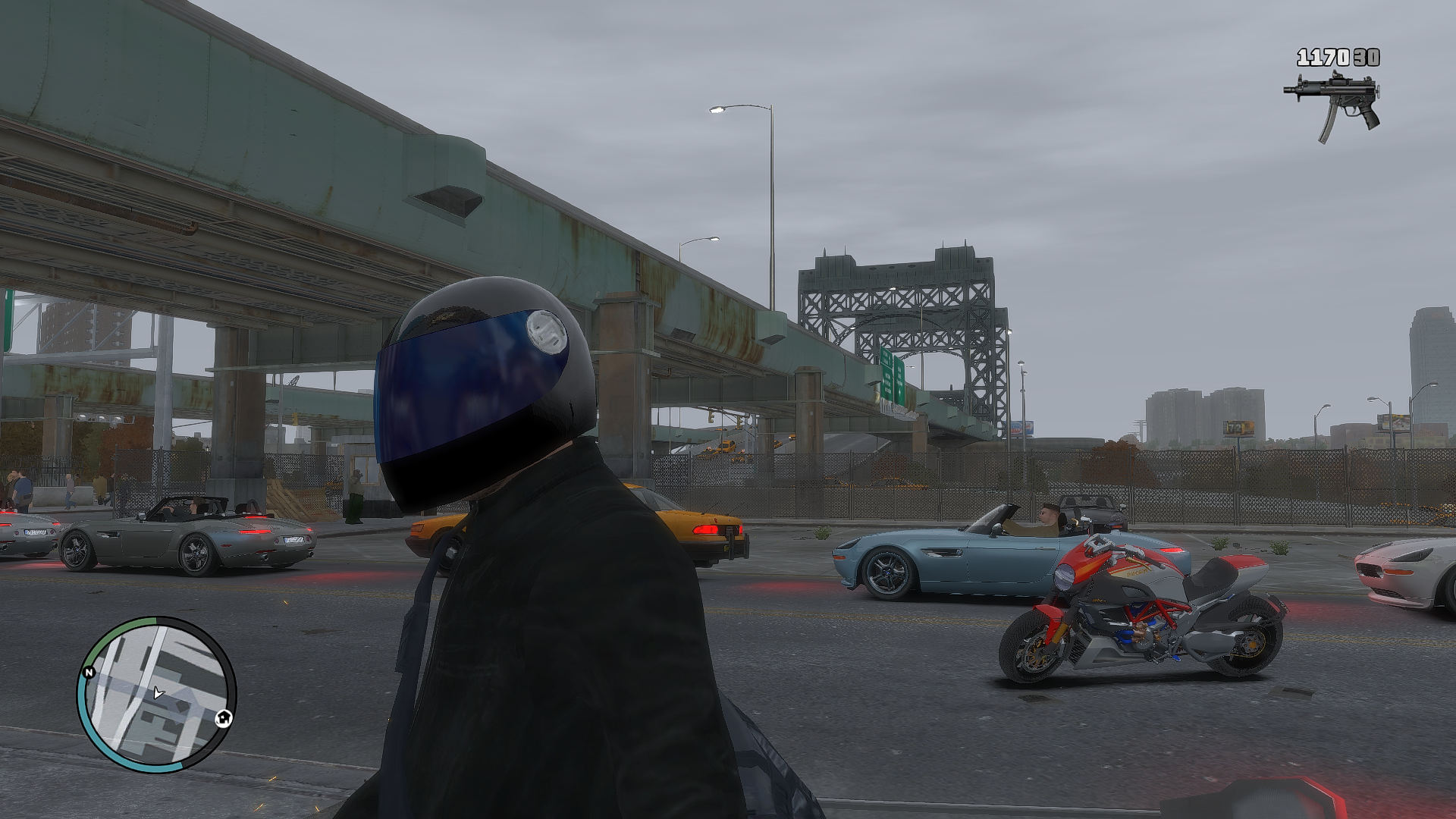Click the circular radar minimap
Screen dimensions: 1456x819
(x=156, y=694)
